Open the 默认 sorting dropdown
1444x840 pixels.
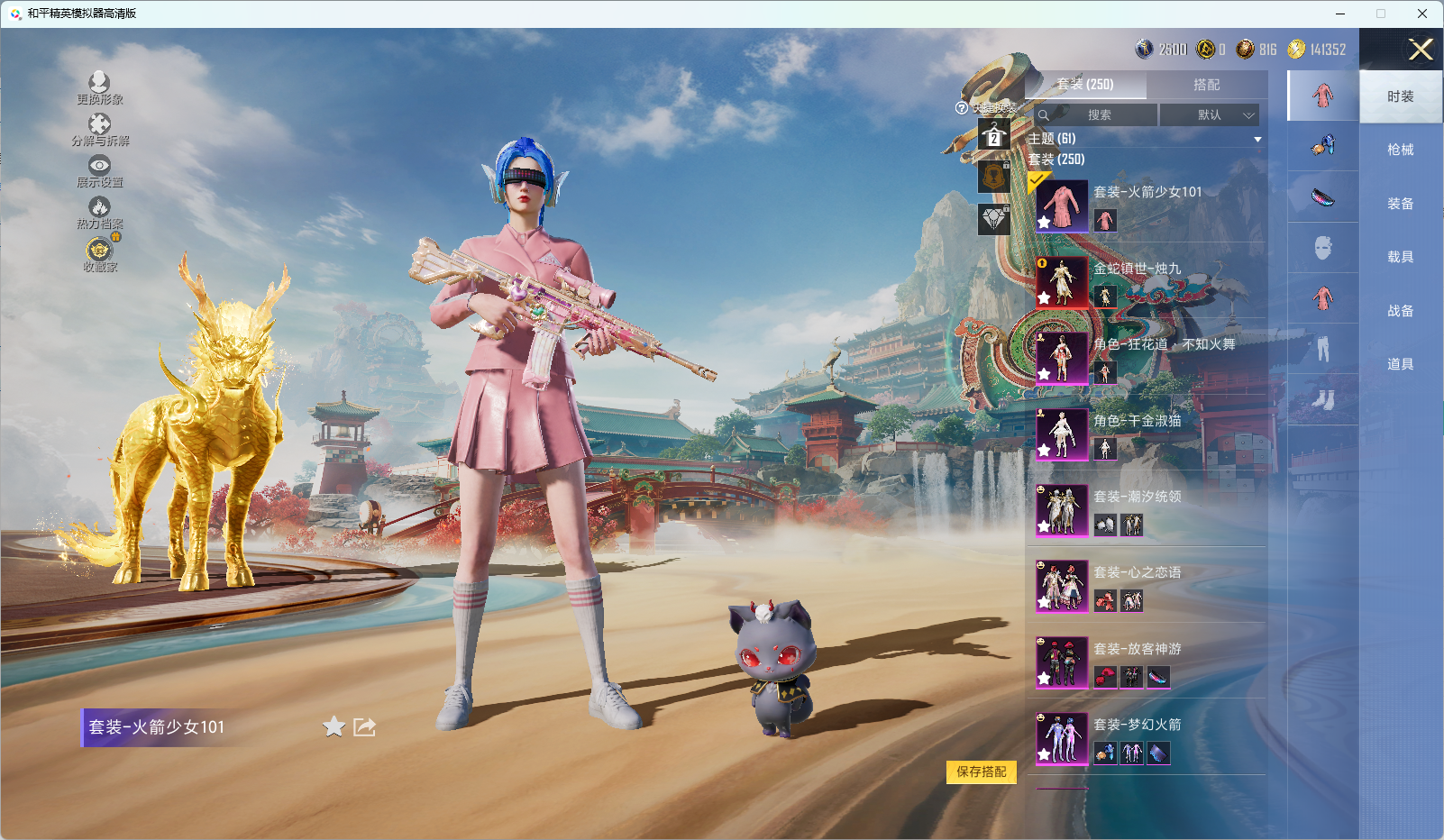point(1212,114)
